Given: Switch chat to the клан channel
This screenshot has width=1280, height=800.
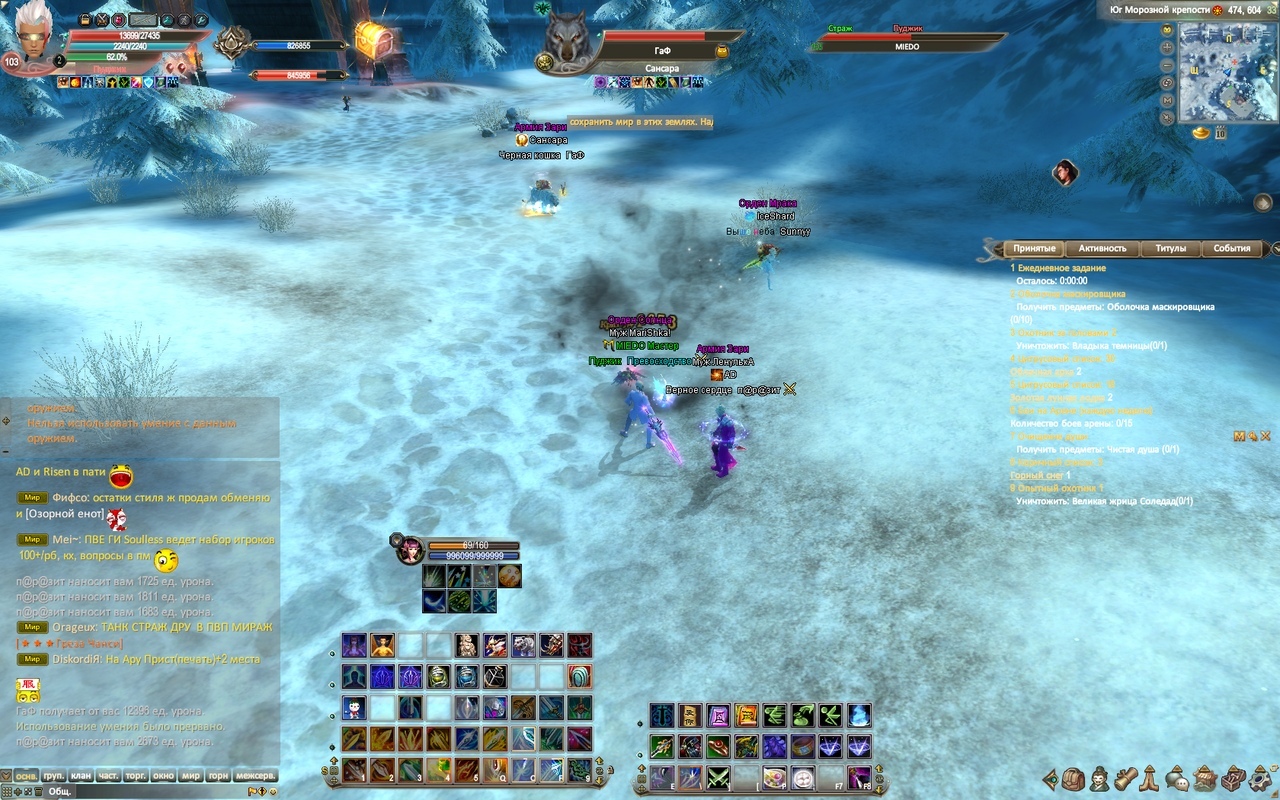Looking at the screenshot, I should (x=81, y=775).
